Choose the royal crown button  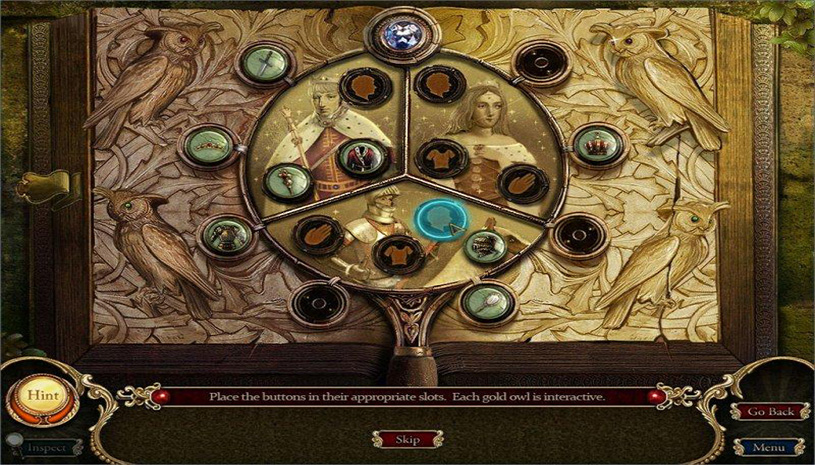pos(598,145)
